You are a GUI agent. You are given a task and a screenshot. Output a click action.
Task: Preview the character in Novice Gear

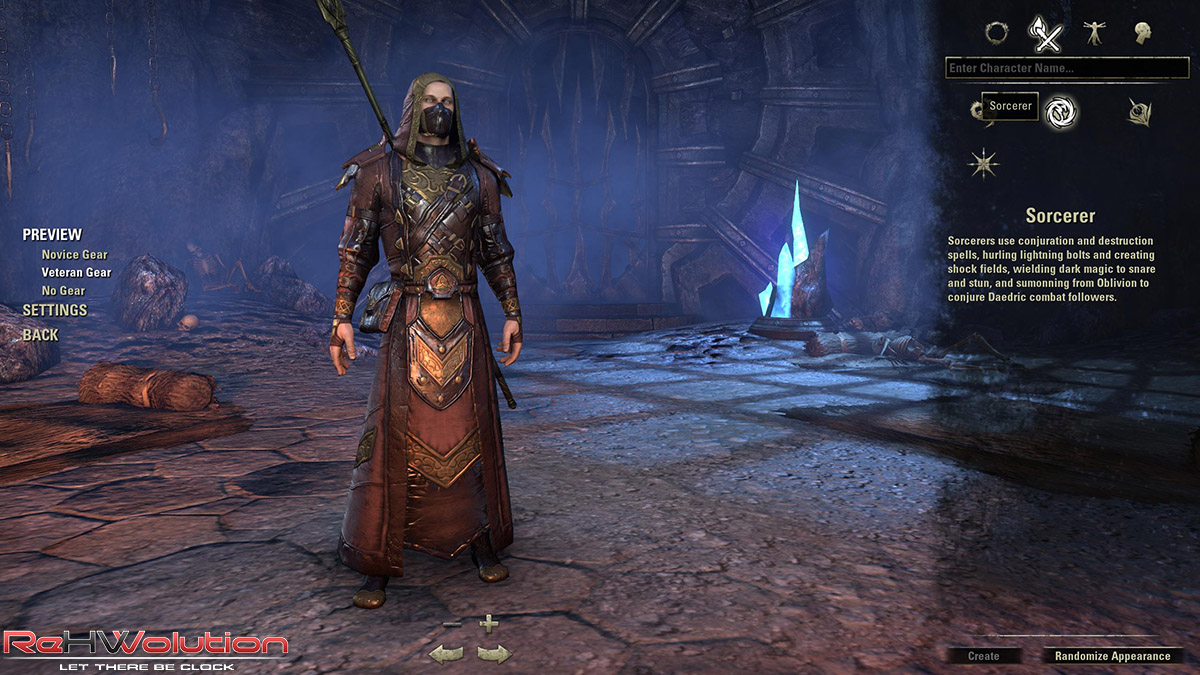pyautogui.click(x=74, y=255)
